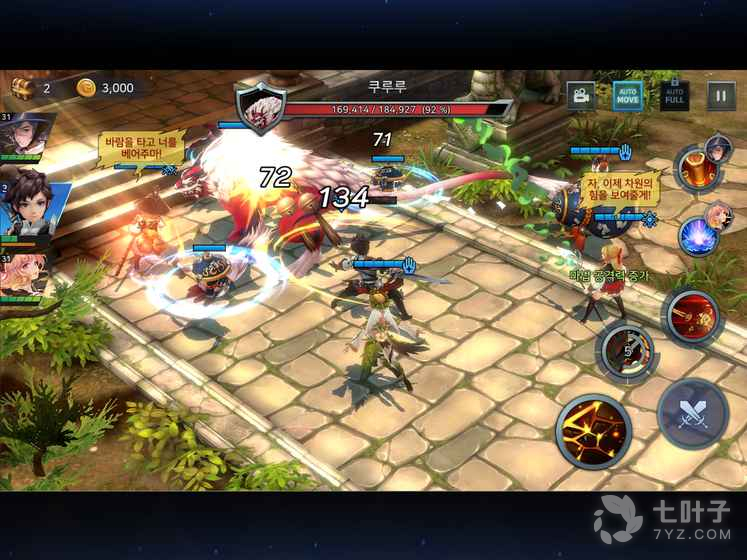Screen dimensions: 747x560
Task: Tap the skill on cooldown showing 5
Action: click(627, 352)
